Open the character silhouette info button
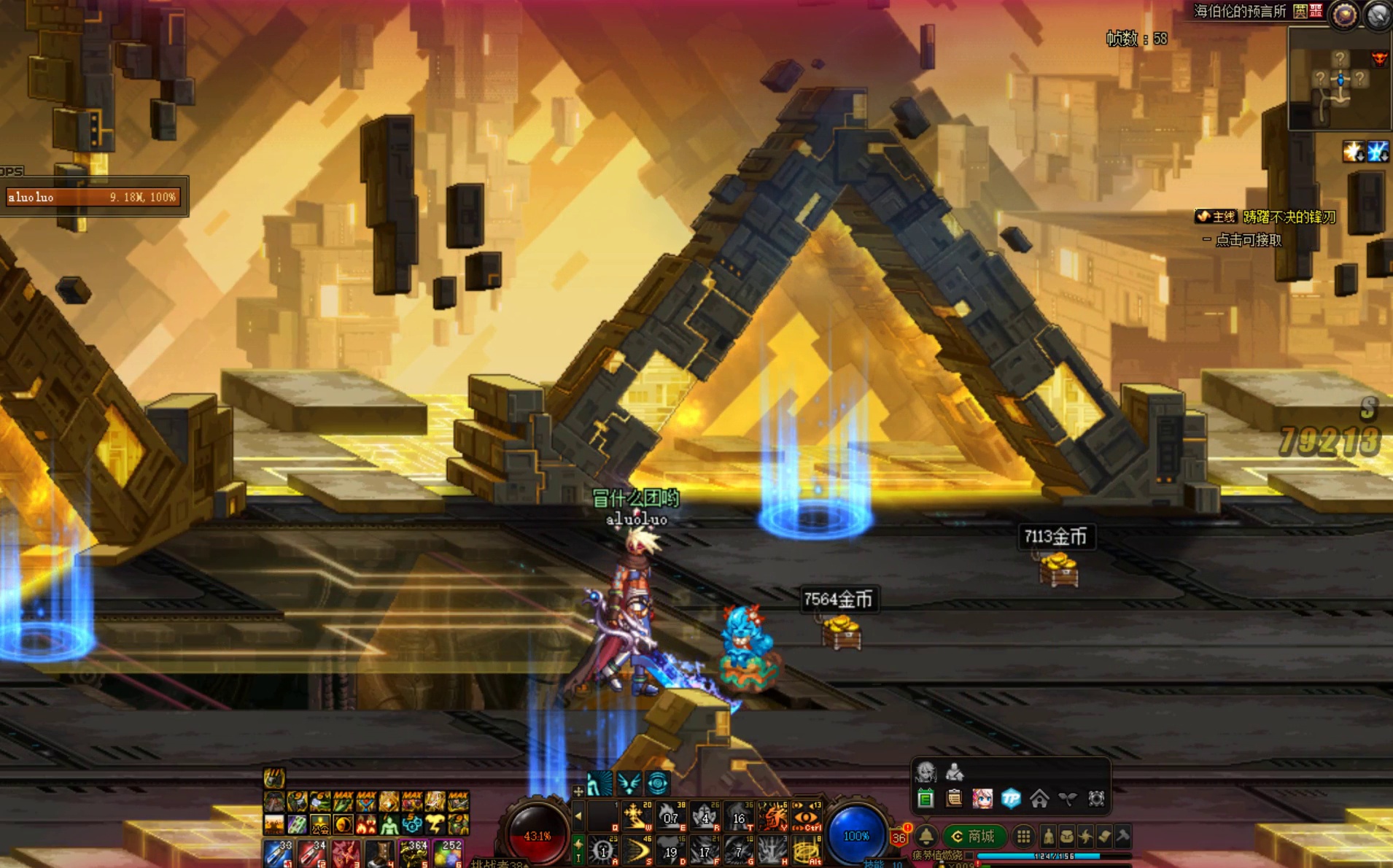The width and height of the screenshot is (1393, 868). click(1048, 836)
